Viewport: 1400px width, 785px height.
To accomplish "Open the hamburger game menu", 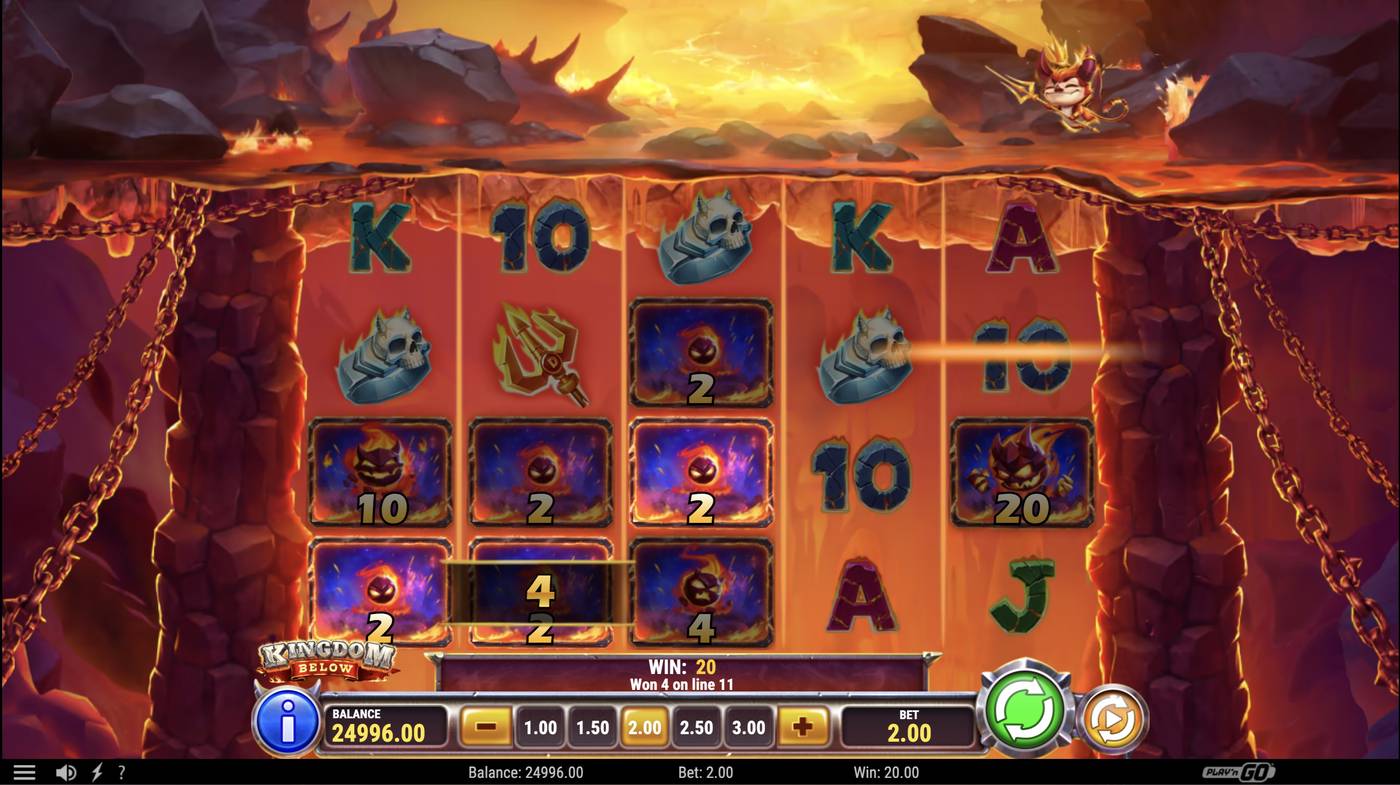I will (25, 771).
